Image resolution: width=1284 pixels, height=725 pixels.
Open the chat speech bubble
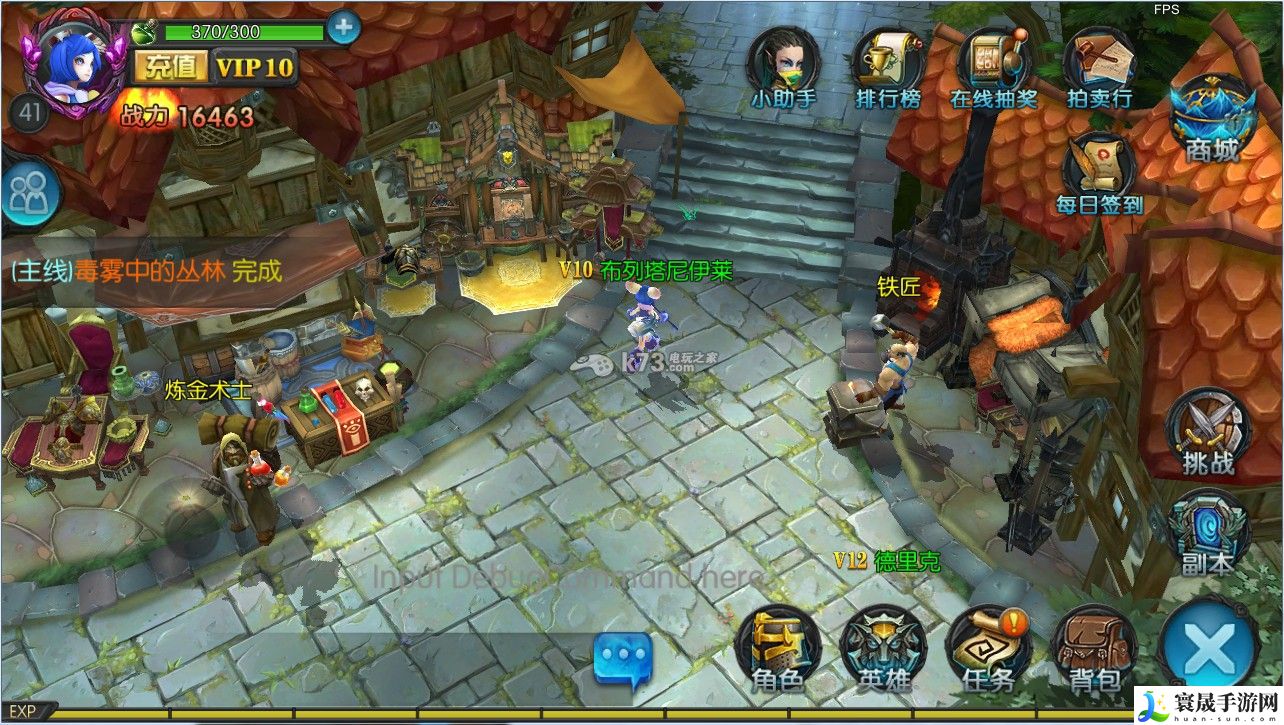622,660
